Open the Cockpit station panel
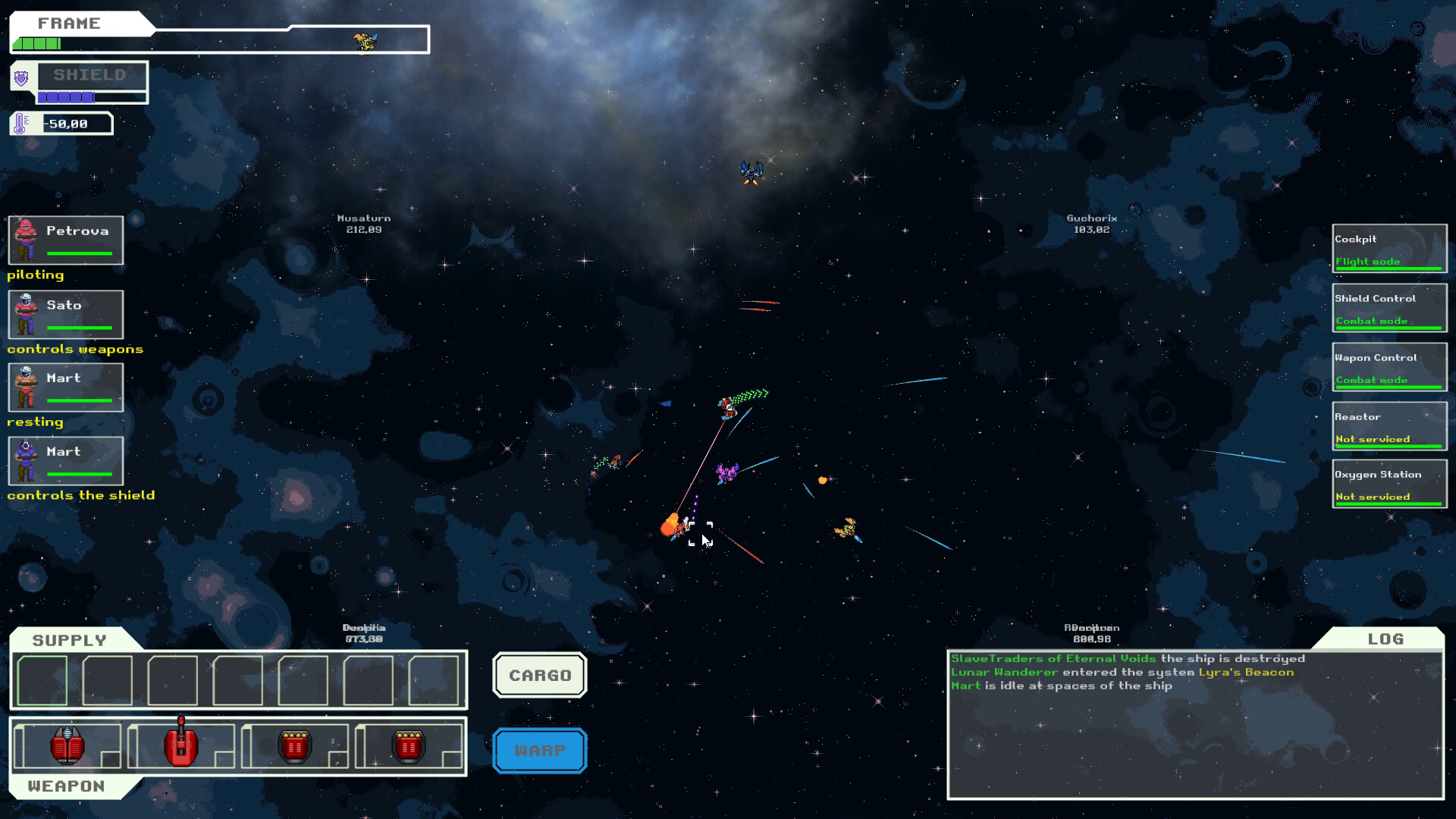 pos(1389,249)
